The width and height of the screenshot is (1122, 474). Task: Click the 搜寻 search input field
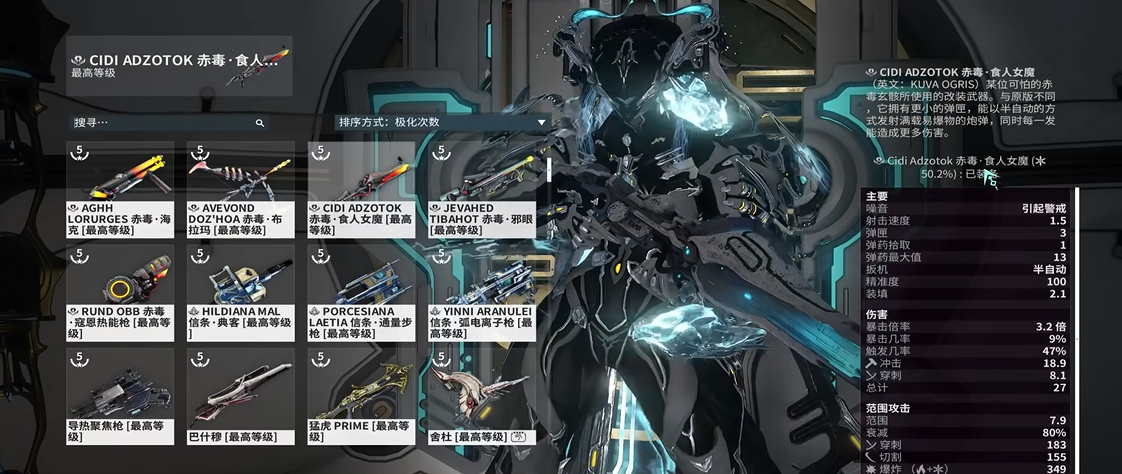coord(160,123)
